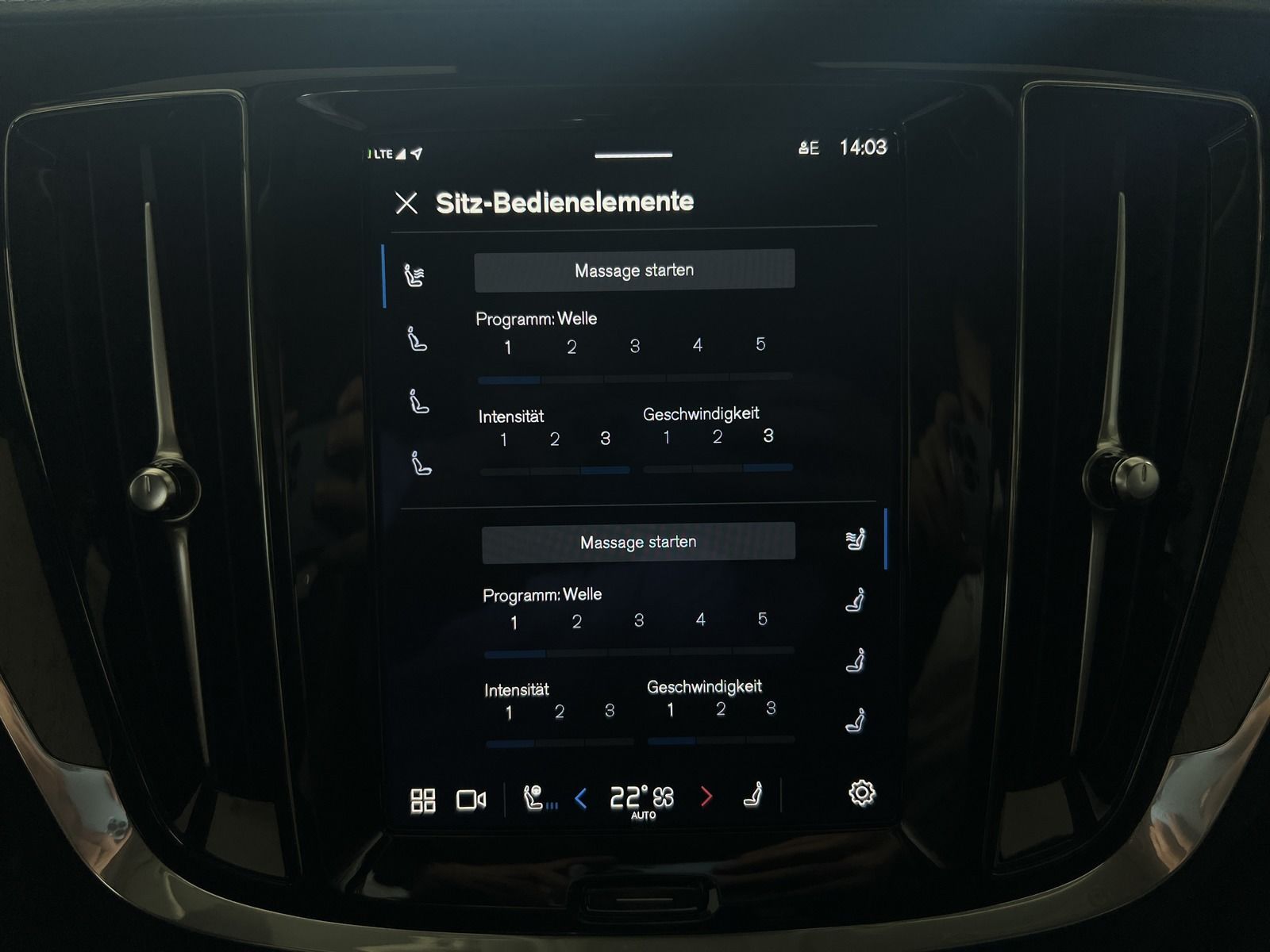This screenshot has height=952, width=1270.
Task: Start massage with the lower Massage starten button
Action: (638, 543)
